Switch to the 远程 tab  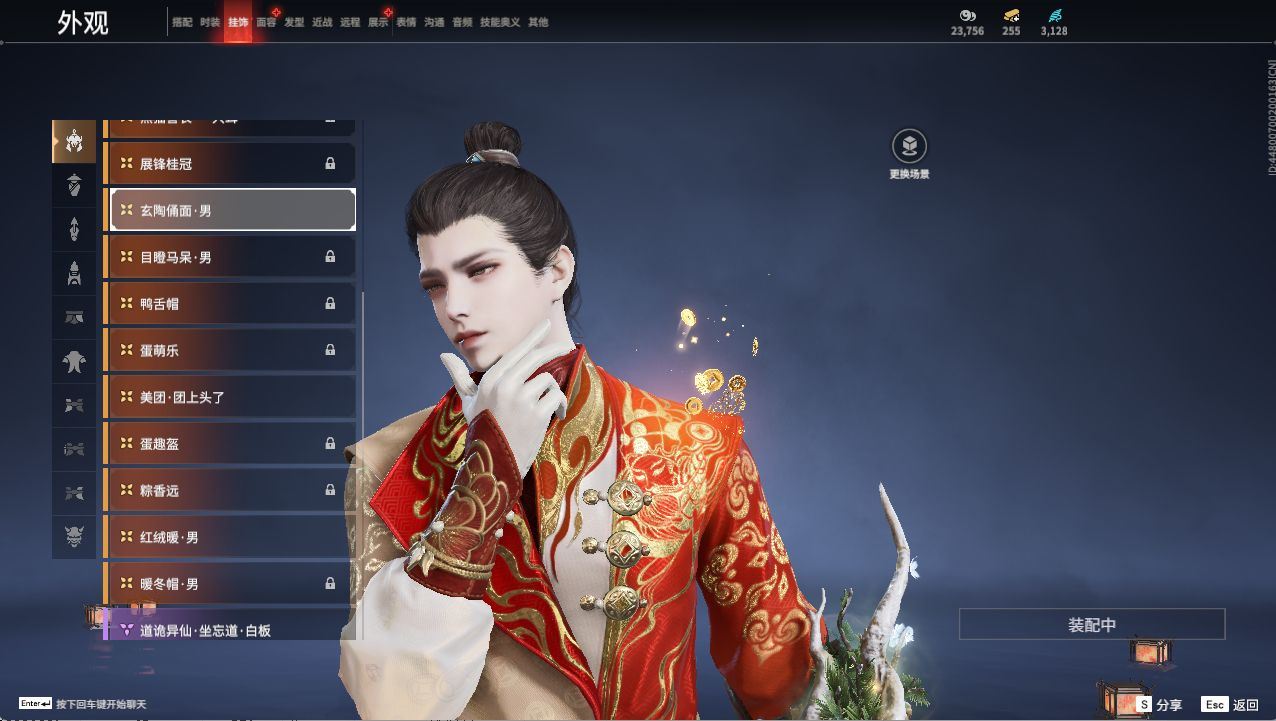pos(350,22)
